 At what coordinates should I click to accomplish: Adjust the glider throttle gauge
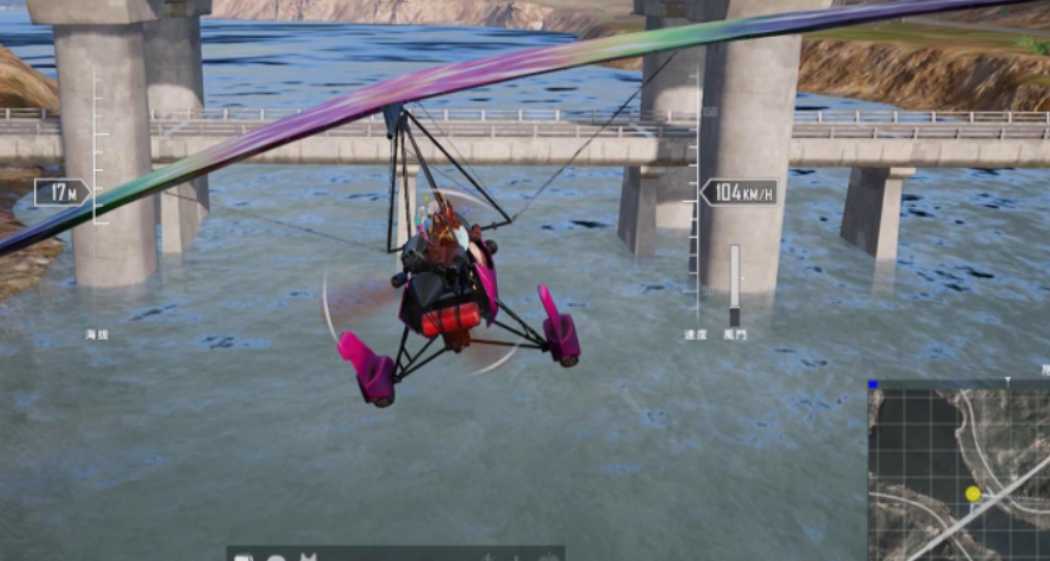[x=735, y=283]
